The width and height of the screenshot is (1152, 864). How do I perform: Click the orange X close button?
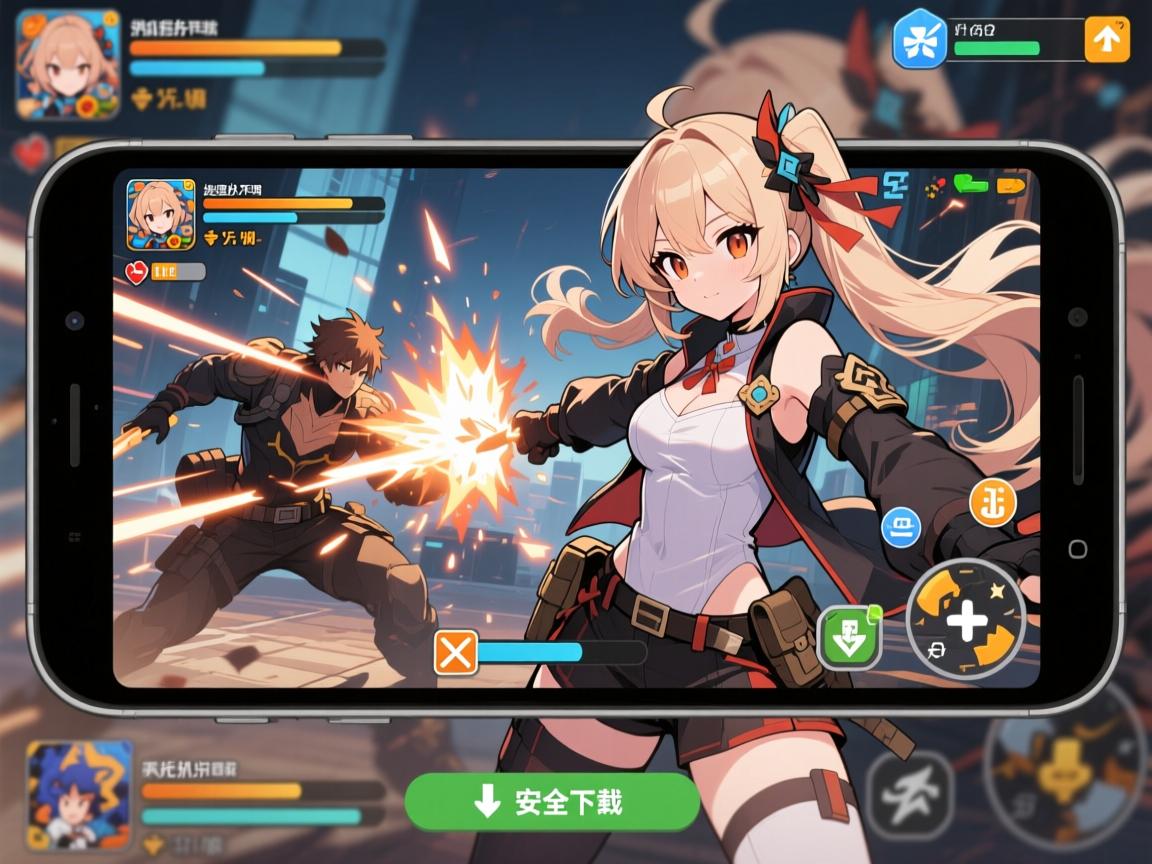(x=456, y=653)
